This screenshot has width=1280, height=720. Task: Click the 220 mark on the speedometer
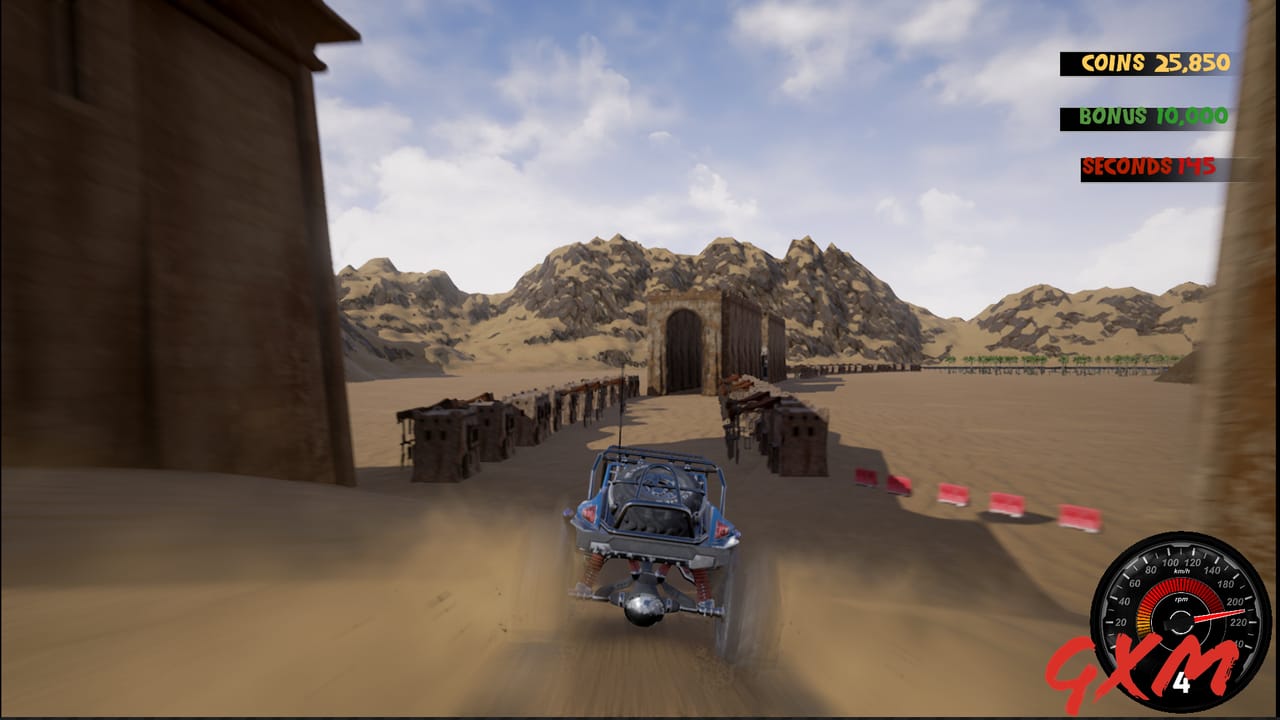(1237, 623)
